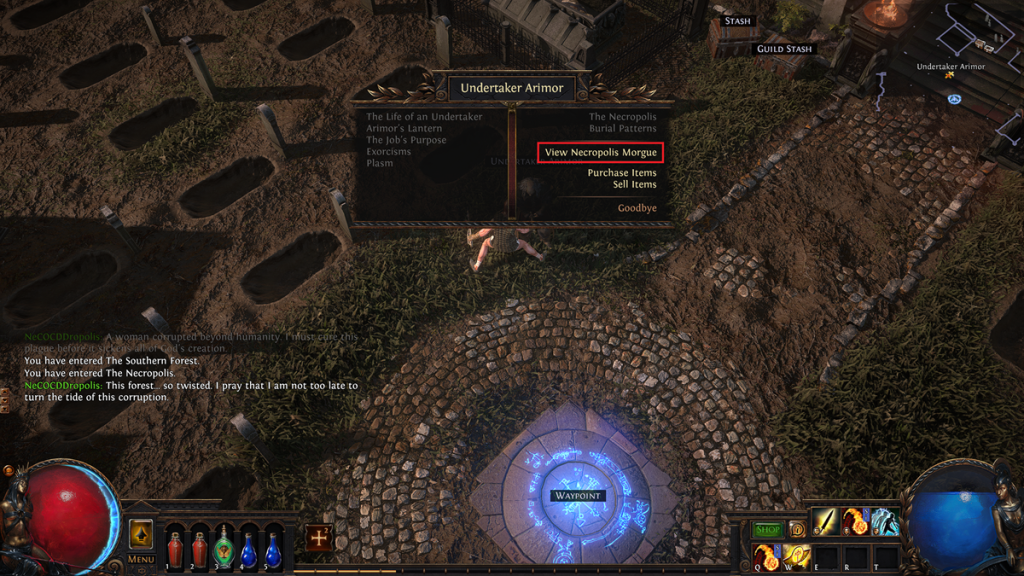
Task: Select the blue running figure skill
Action: pos(886,521)
